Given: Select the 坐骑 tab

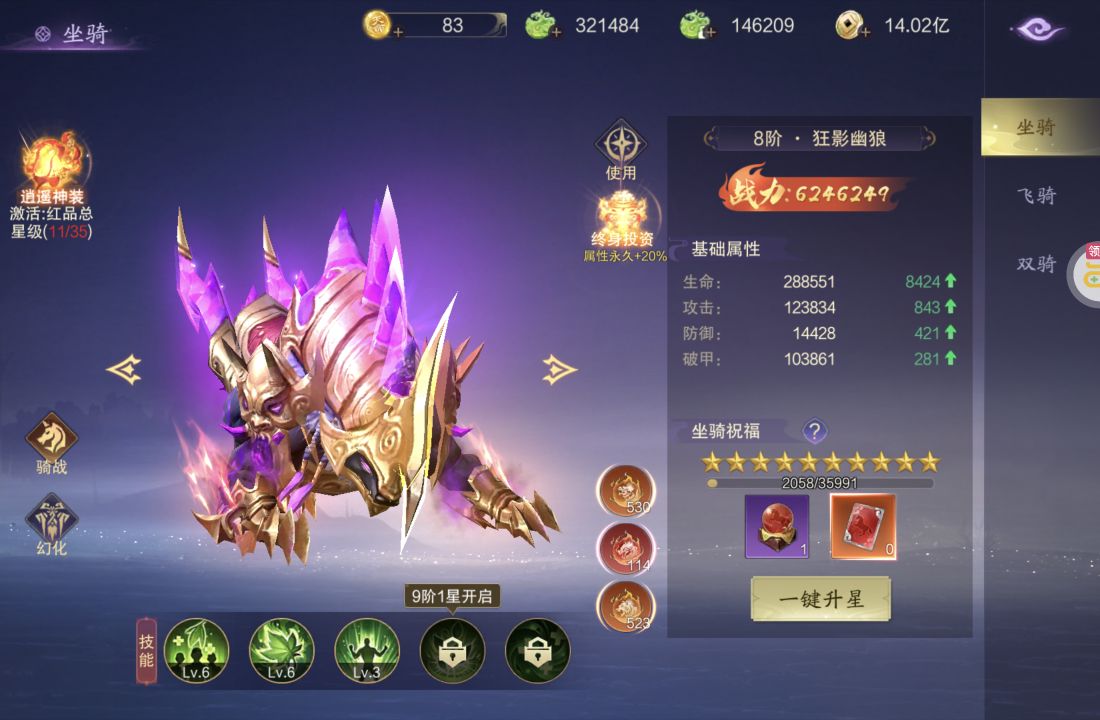Looking at the screenshot, I should coord(1036,127).
